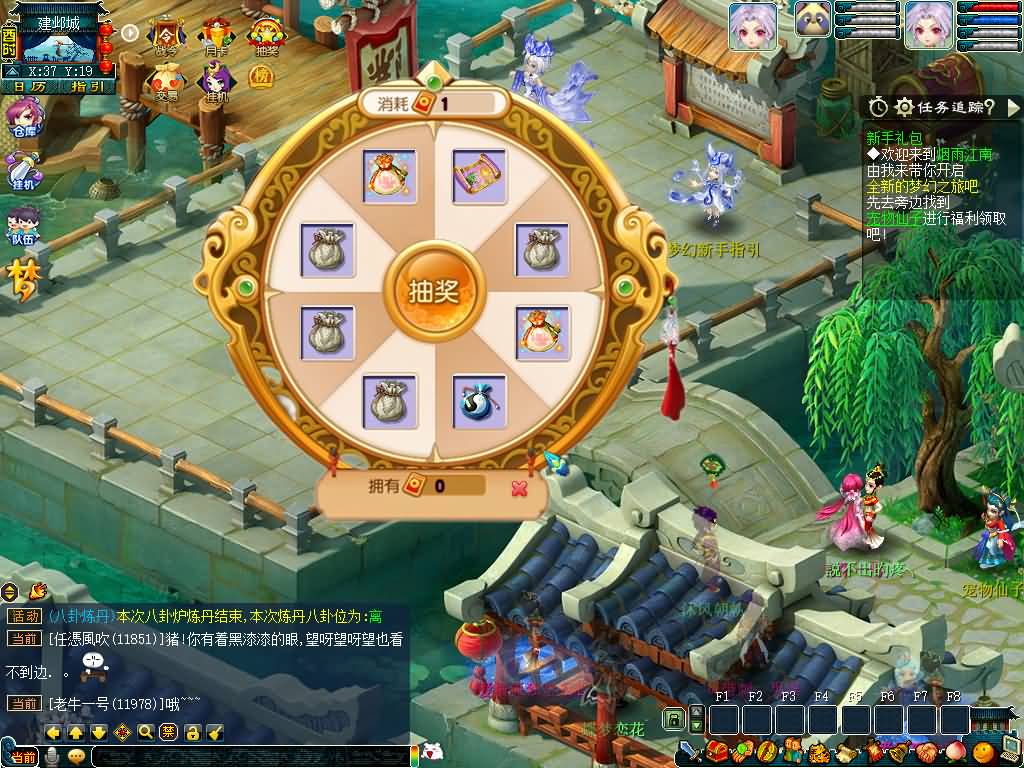Open the computer system icon in bottom toolbar
This screenshot has width=1024, height=768.
(1009, 750)
